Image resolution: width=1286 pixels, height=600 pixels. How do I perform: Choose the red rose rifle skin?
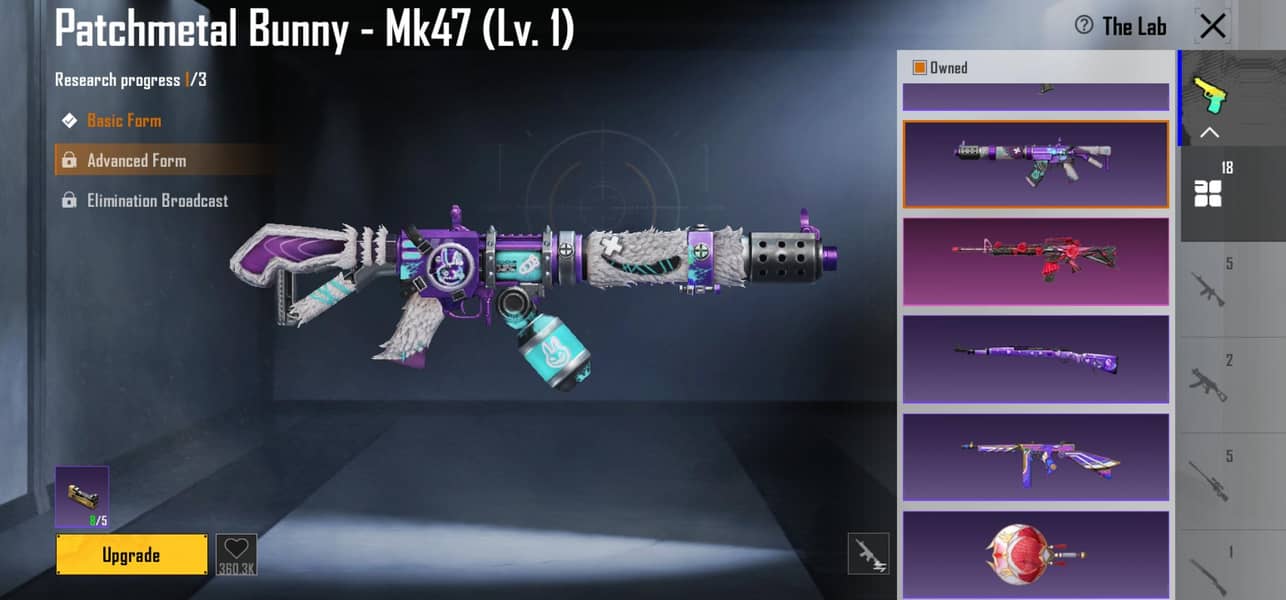click(1035, 262)
